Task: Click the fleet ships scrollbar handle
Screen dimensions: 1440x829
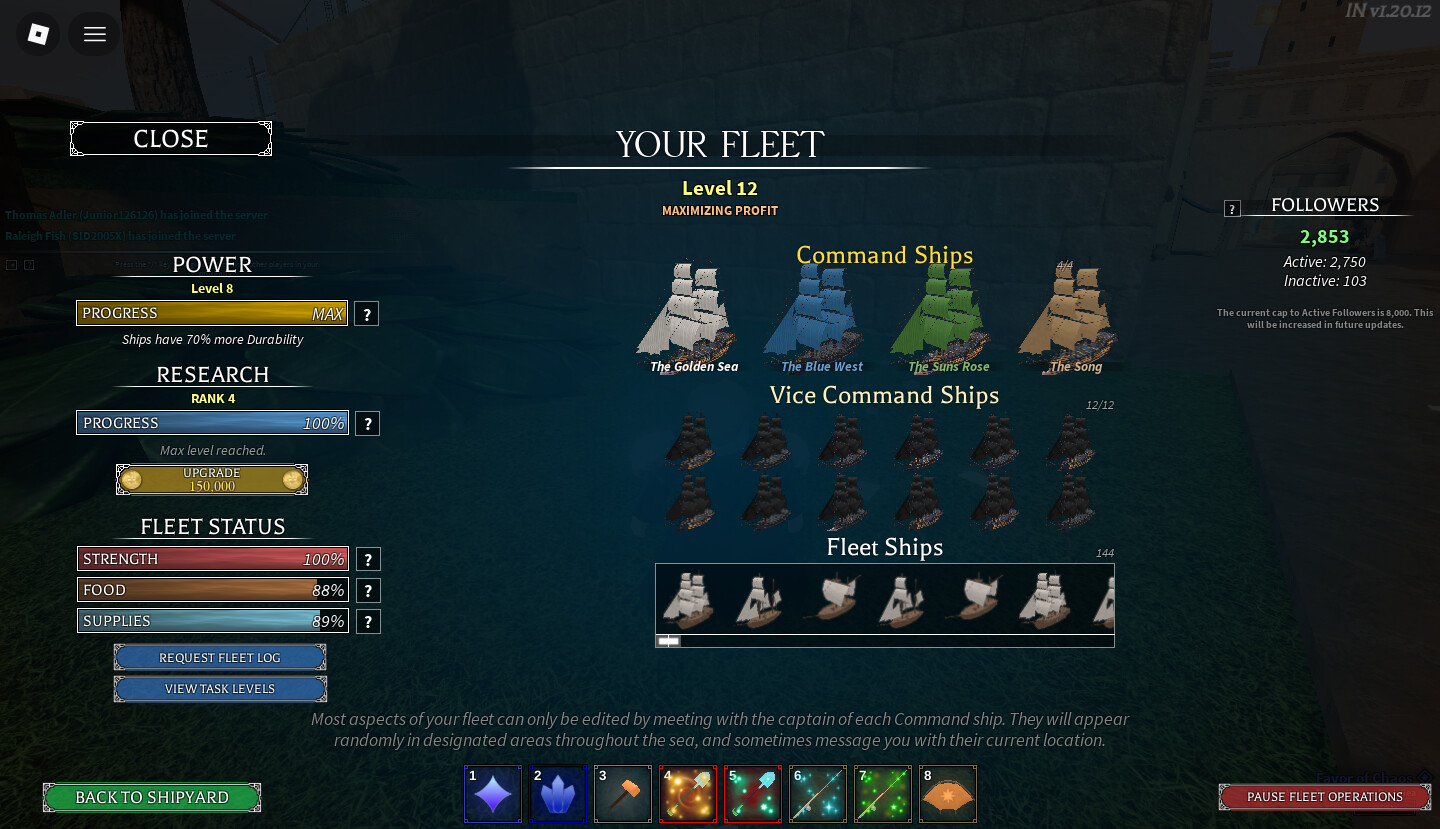Action: [x=669, y=641]
